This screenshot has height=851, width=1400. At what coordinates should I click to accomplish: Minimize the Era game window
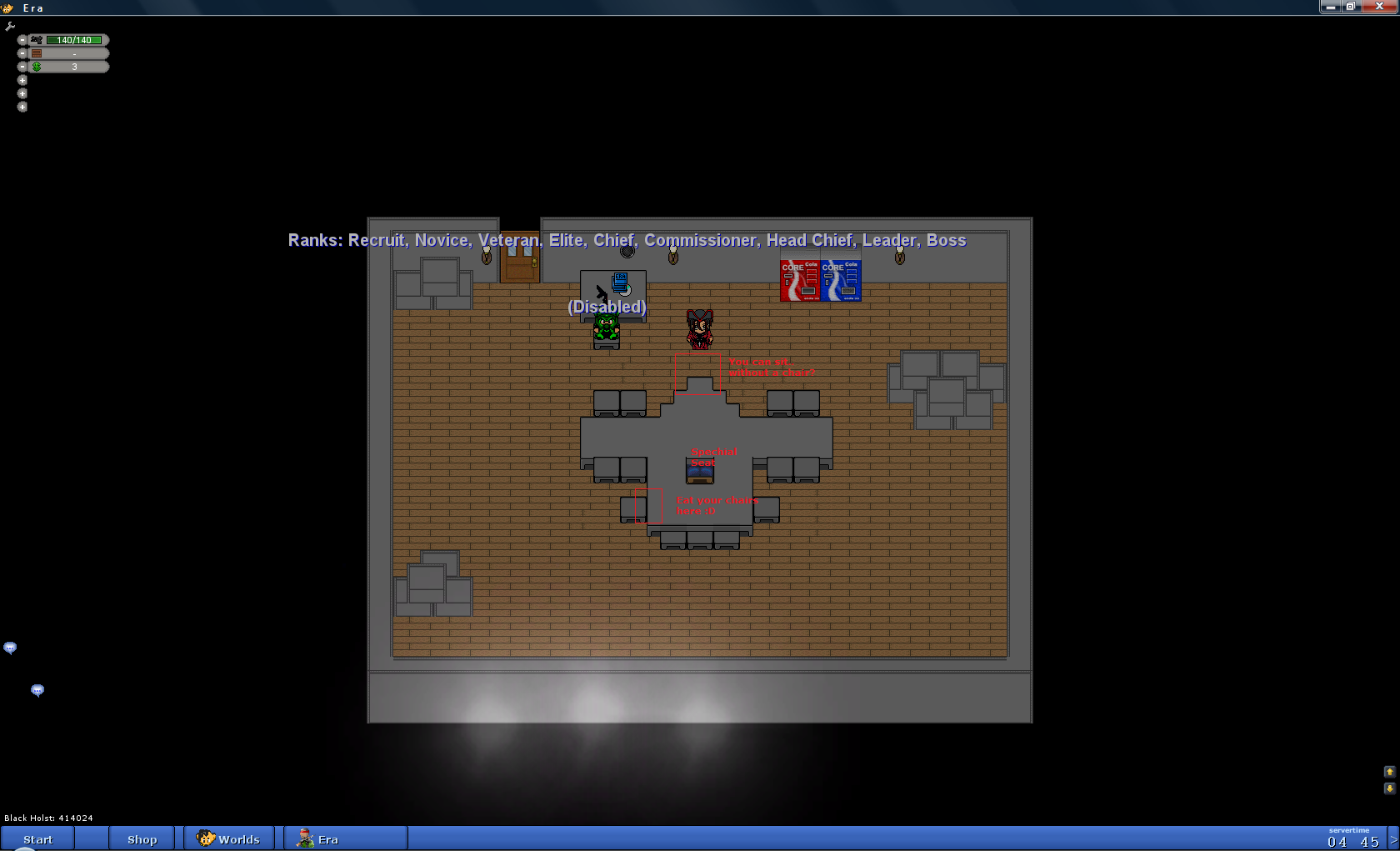click(1330, 7)
